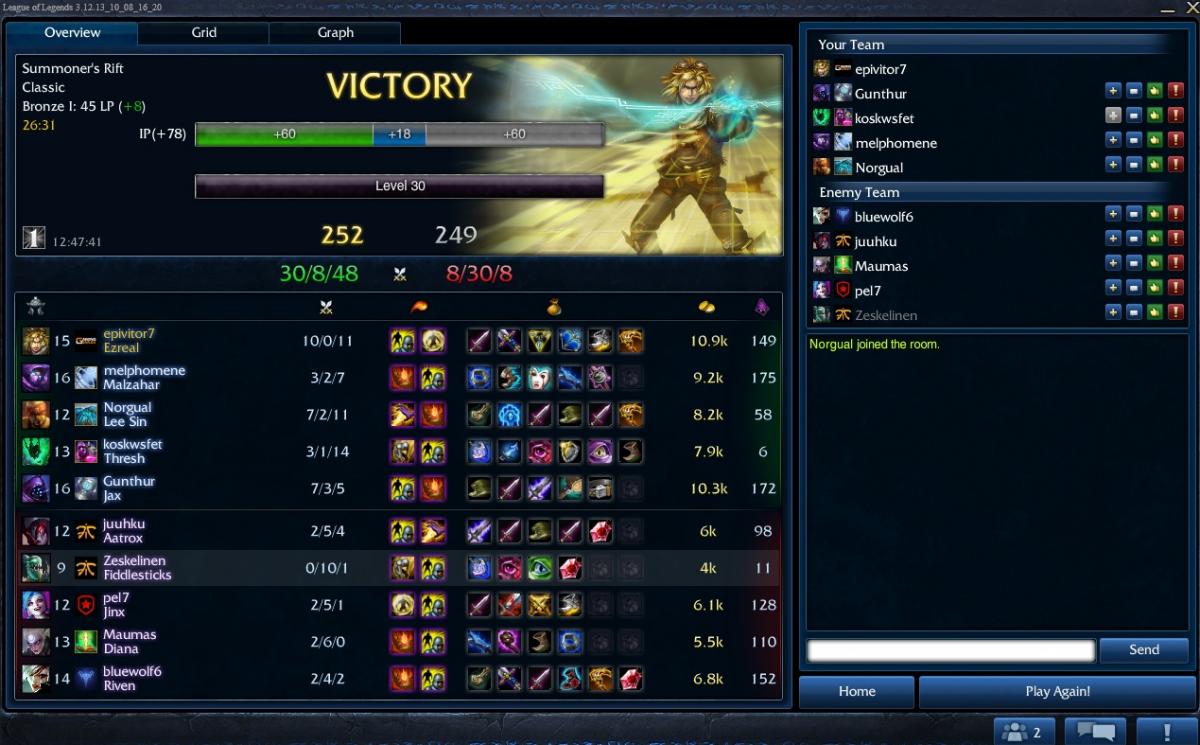1200x745 pixels.
Task: Switch to the Grid tab
Action: pos(204,33)
